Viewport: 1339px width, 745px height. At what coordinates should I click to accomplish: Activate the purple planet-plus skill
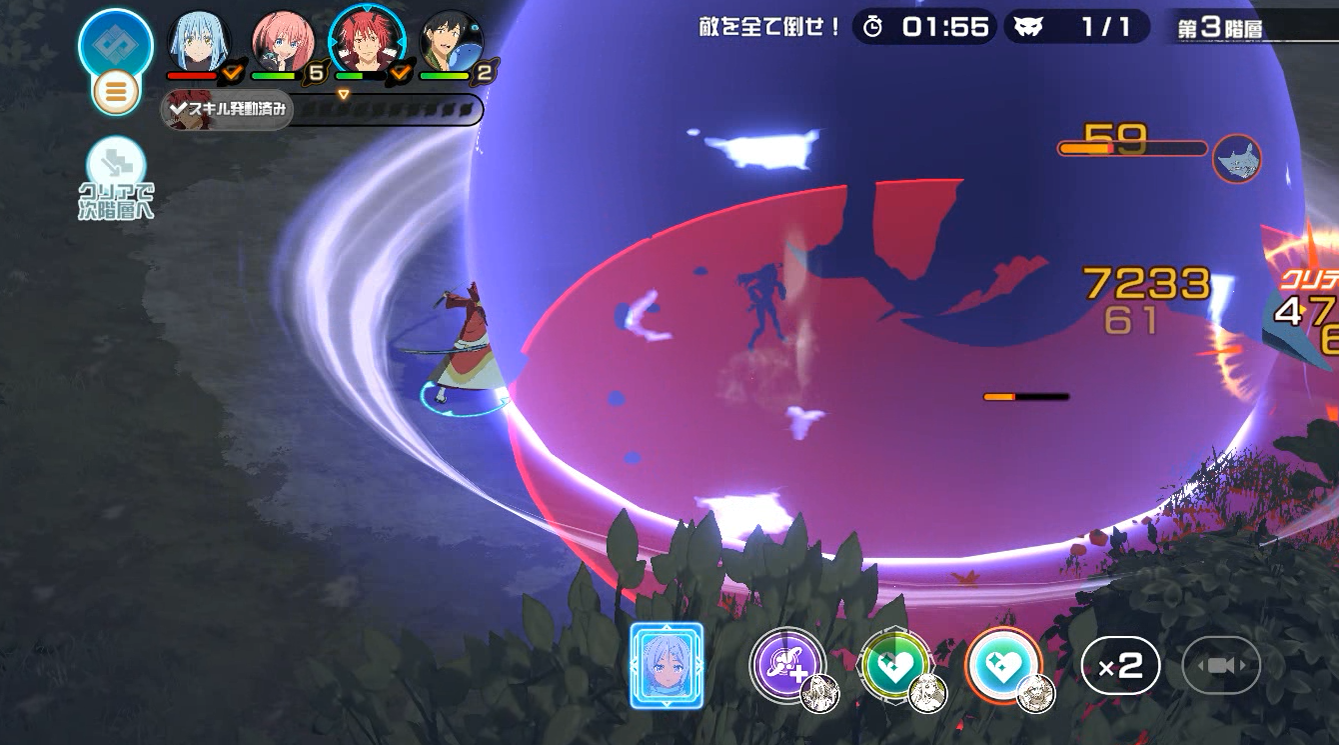787,664
